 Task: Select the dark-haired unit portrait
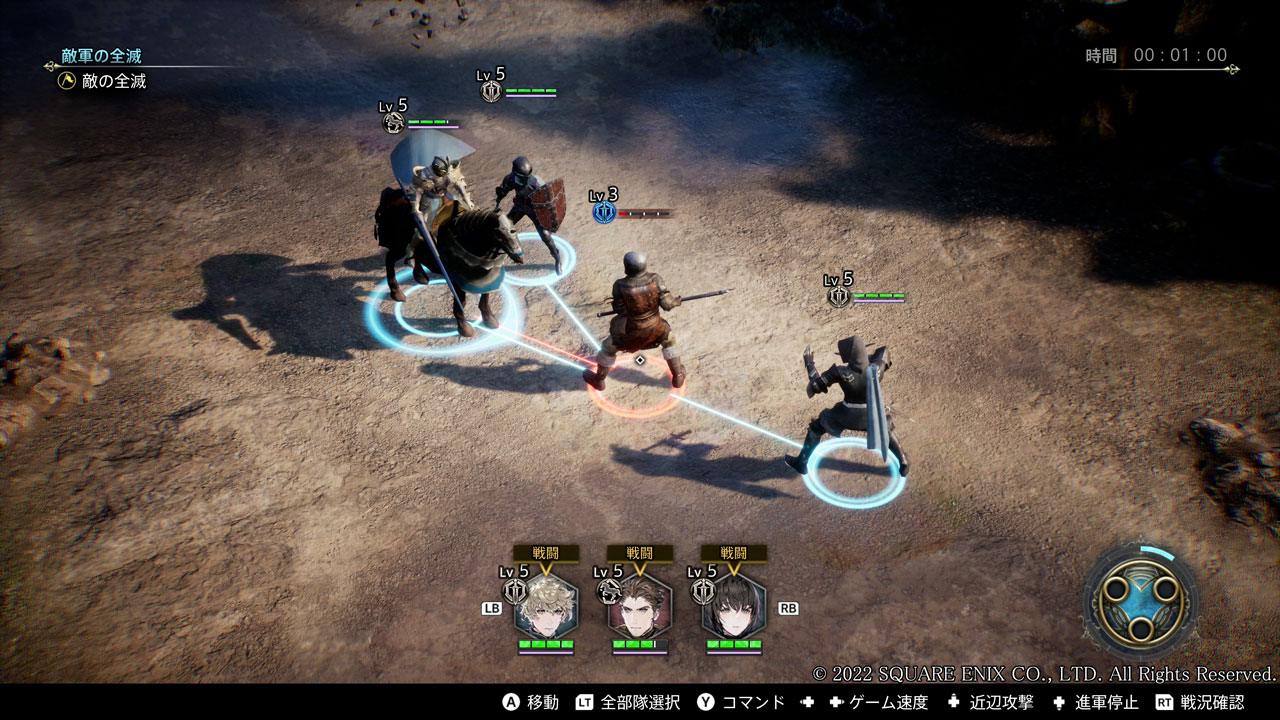click(x=734, y=606)
